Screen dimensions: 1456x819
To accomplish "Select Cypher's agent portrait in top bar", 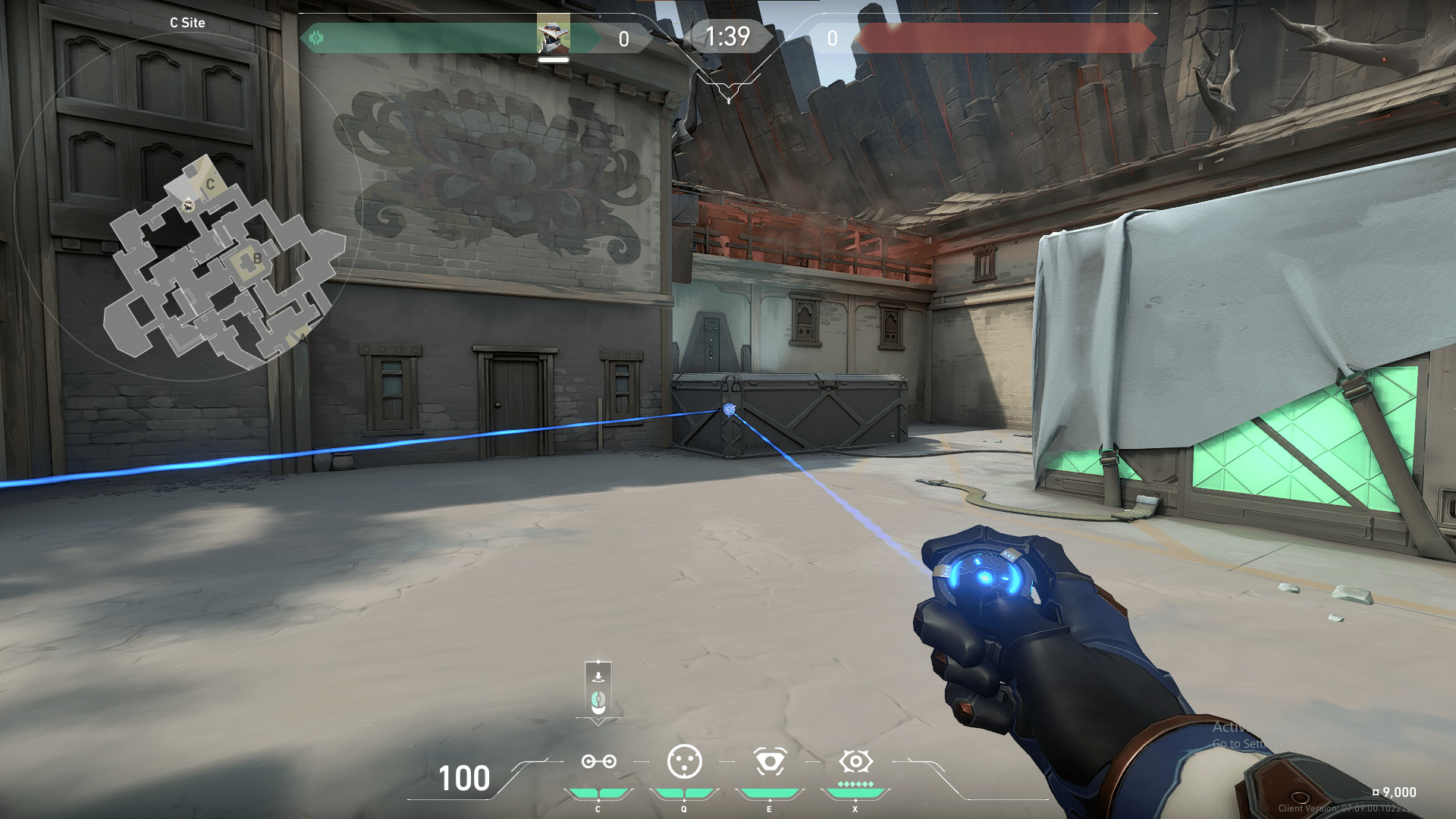I will click(x=553, y=36).
